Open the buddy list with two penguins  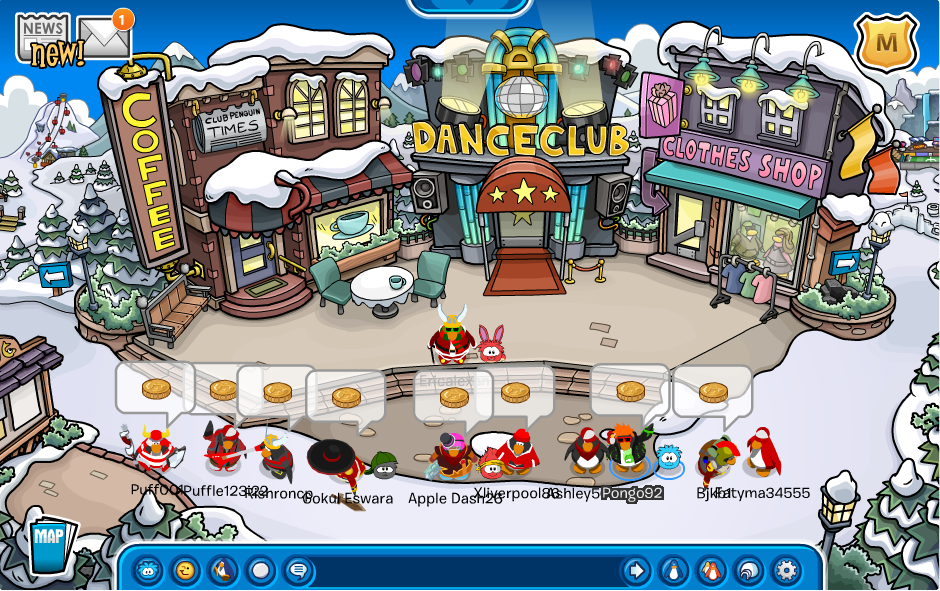711,571
